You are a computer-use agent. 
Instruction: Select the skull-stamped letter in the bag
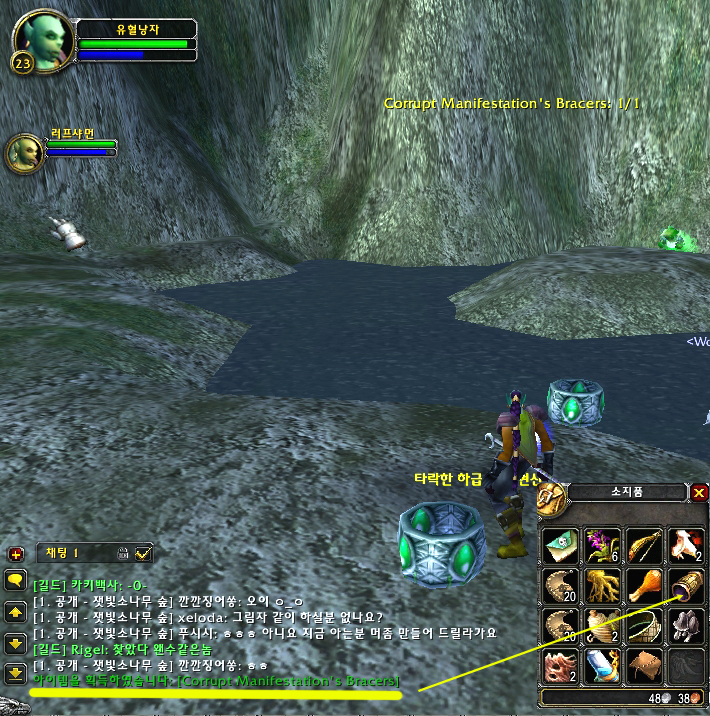560,546
